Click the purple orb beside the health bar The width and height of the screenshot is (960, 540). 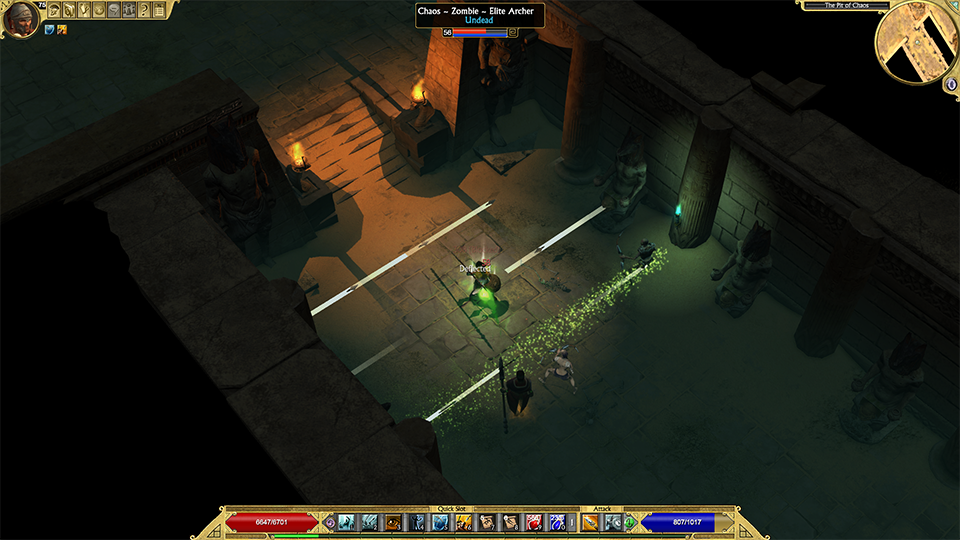click(330, 523)
